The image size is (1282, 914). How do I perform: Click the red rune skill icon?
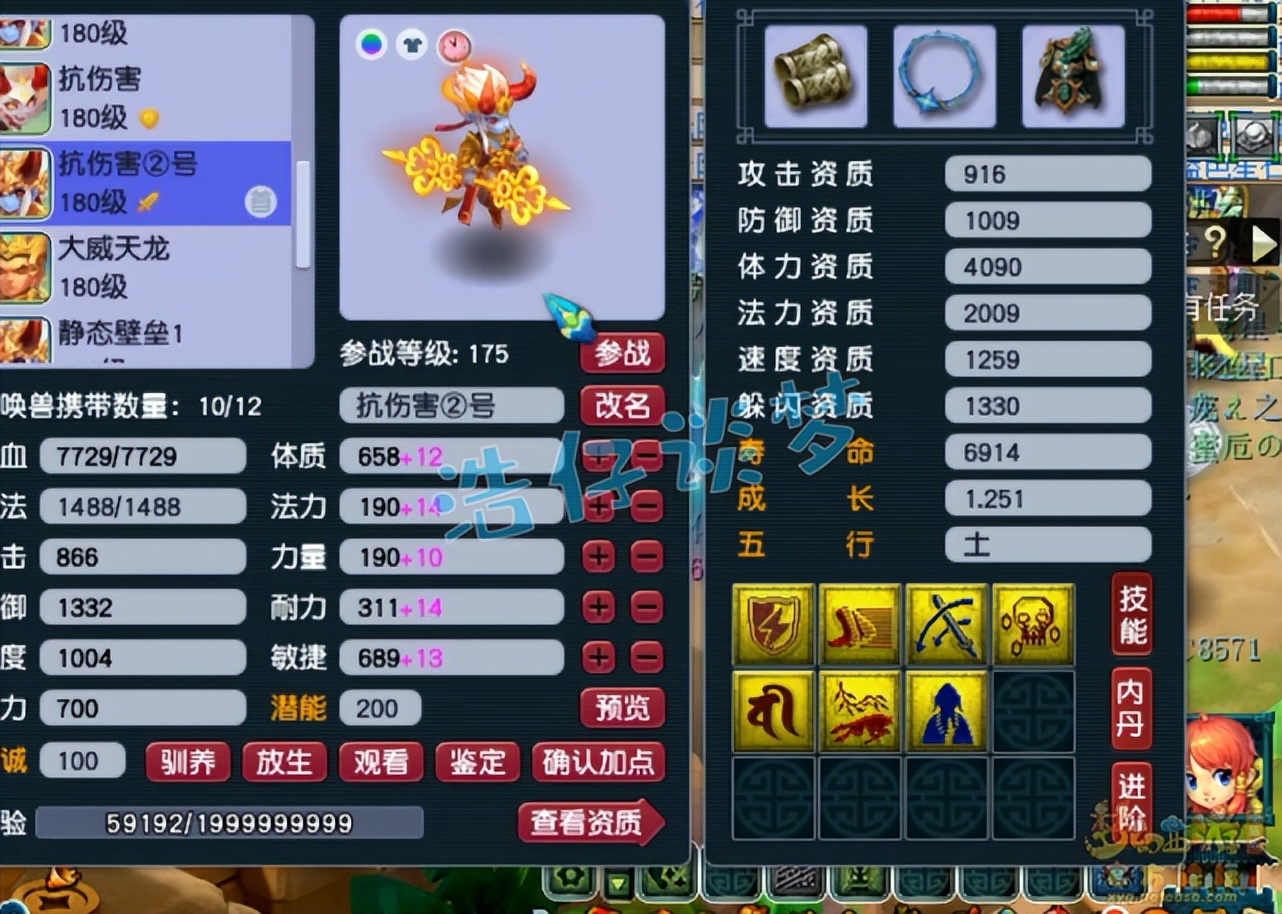774,711
